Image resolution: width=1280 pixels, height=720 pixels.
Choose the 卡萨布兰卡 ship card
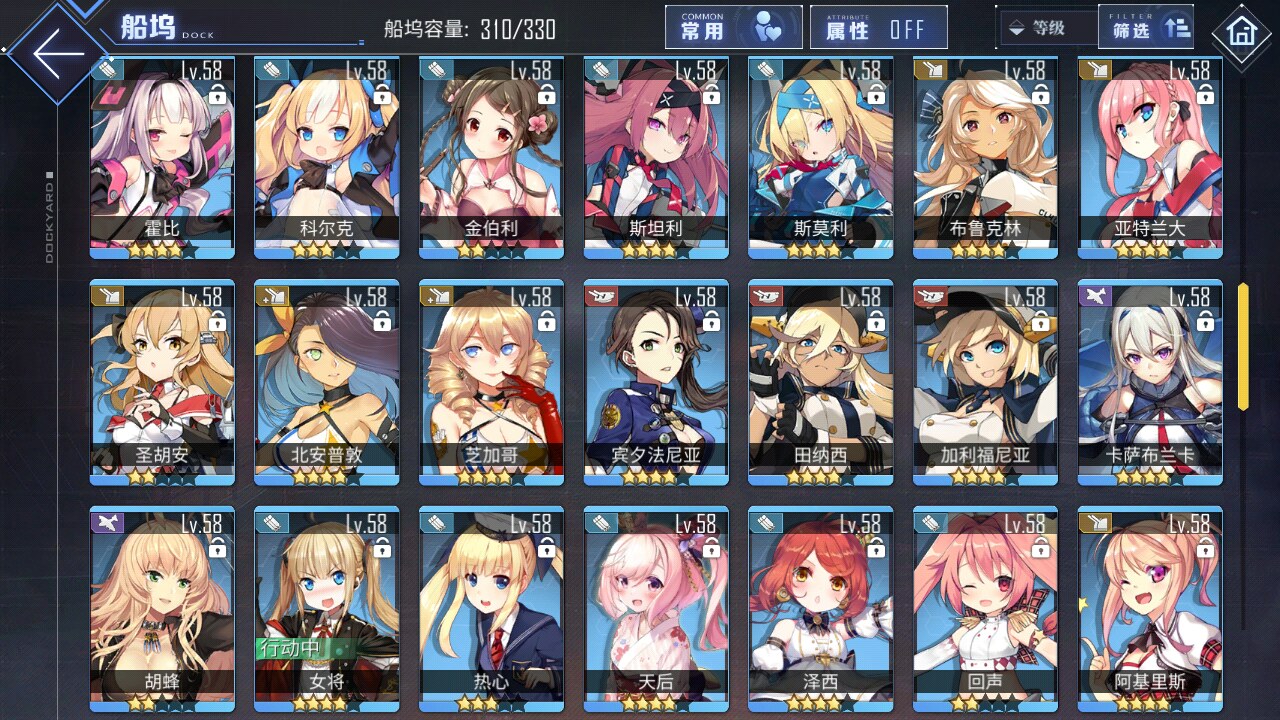[x=1149, y=382]
